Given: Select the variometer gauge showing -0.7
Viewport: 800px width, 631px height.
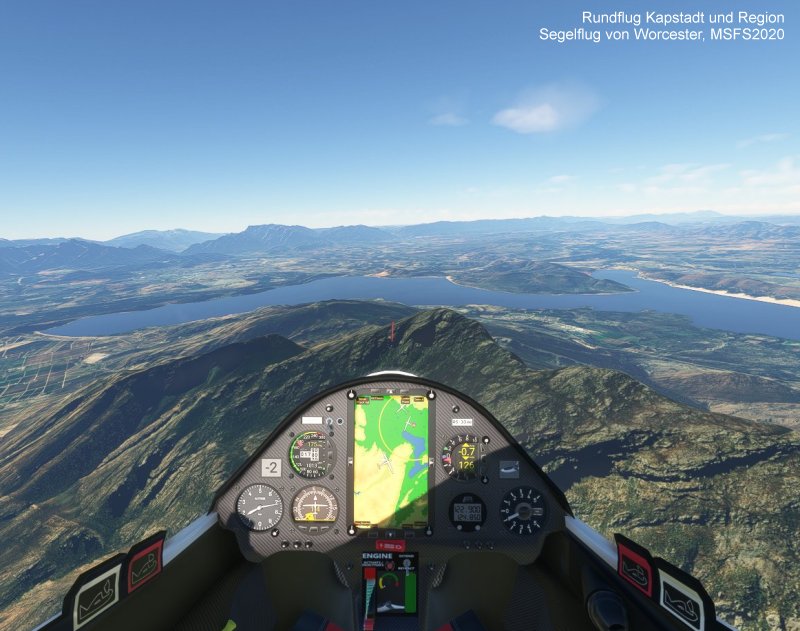Looking at the screenshot, I should [462, 456].
